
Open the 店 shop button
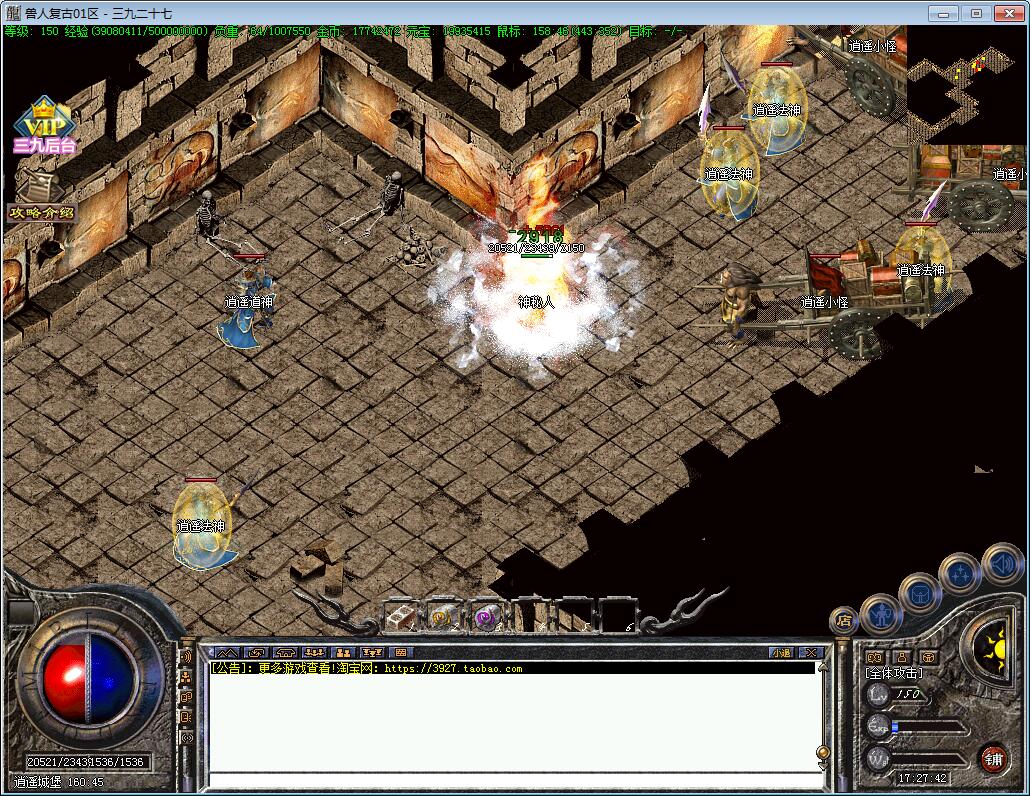click(x=844, y=621)
